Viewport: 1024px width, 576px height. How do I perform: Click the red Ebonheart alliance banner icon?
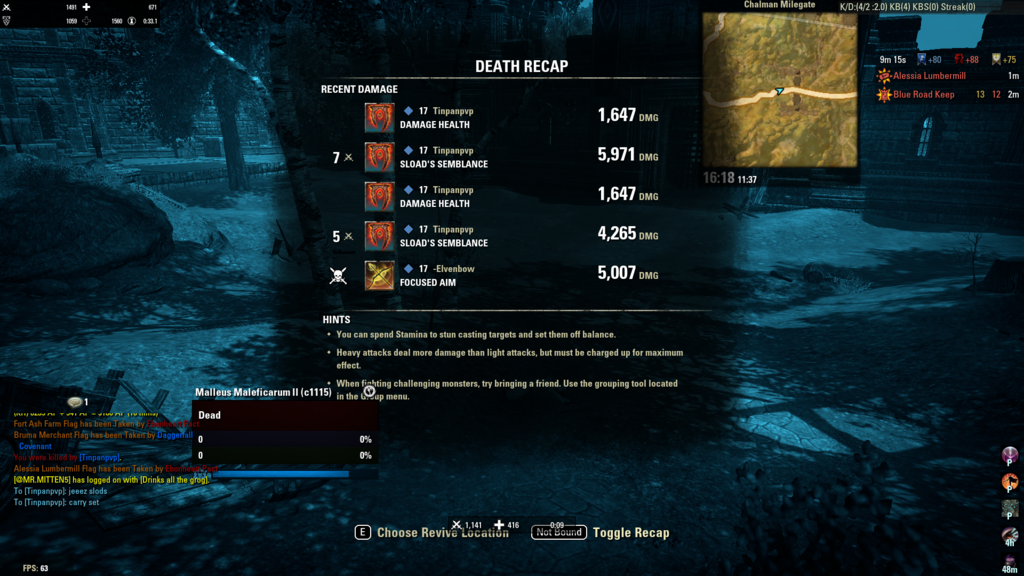click(958, 59)
